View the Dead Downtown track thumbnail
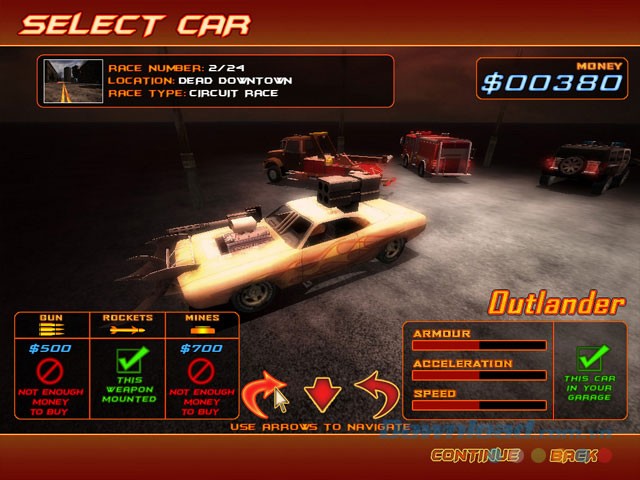 click(x=71, y=81)
